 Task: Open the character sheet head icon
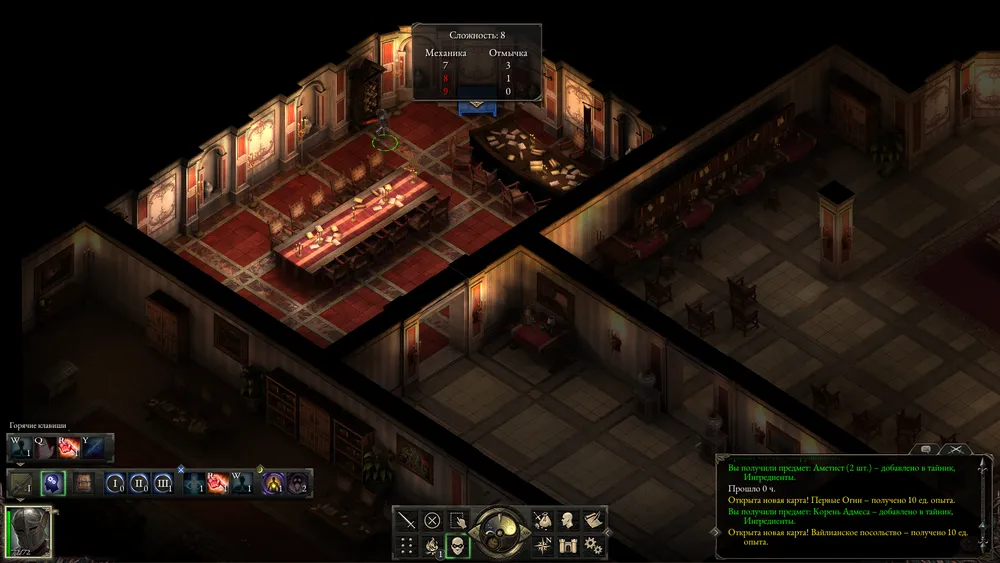click(x=568, y=520)
